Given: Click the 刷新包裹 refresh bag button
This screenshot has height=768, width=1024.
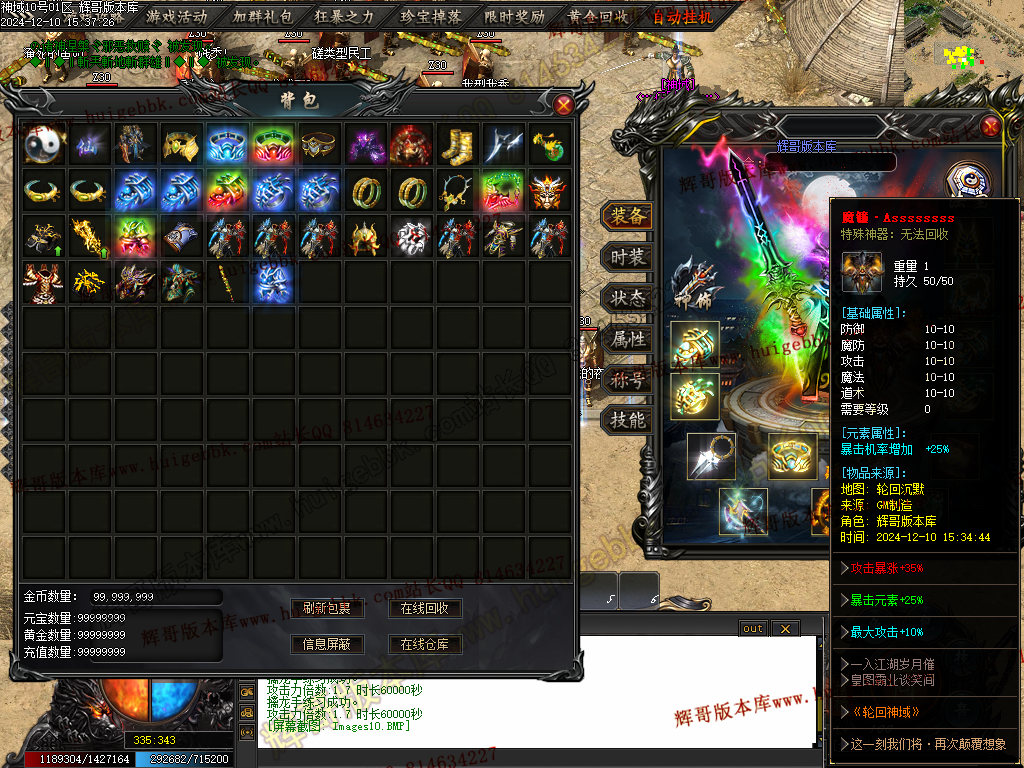Looking at the screenshot, I should click(x=326, y=608).
